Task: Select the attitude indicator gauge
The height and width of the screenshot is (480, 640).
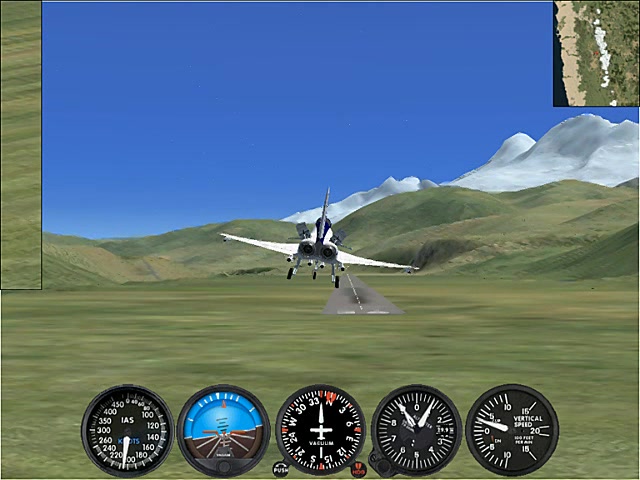Action: tap(223, 430)
